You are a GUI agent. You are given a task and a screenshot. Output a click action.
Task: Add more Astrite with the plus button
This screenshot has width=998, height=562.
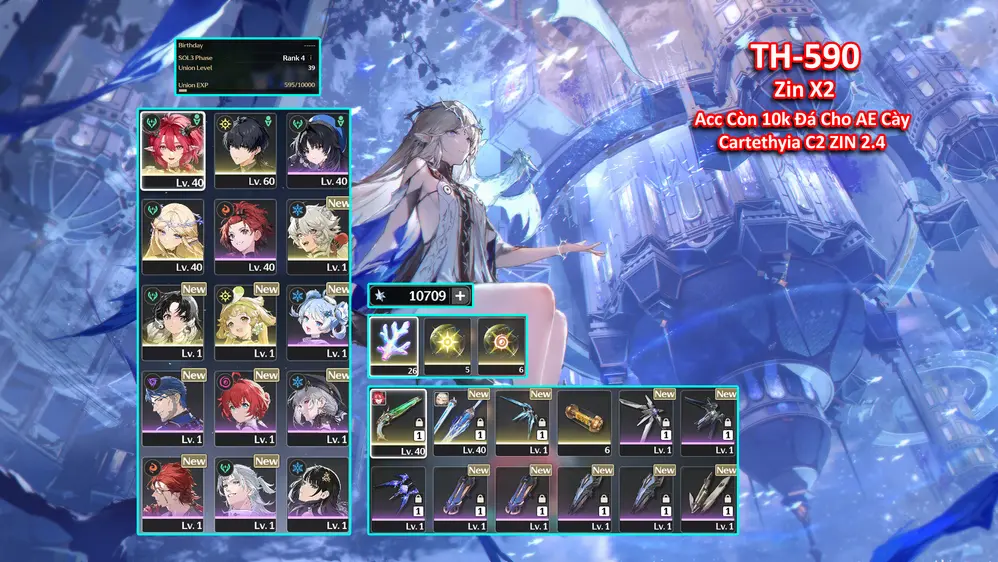(x=460, y=296)
